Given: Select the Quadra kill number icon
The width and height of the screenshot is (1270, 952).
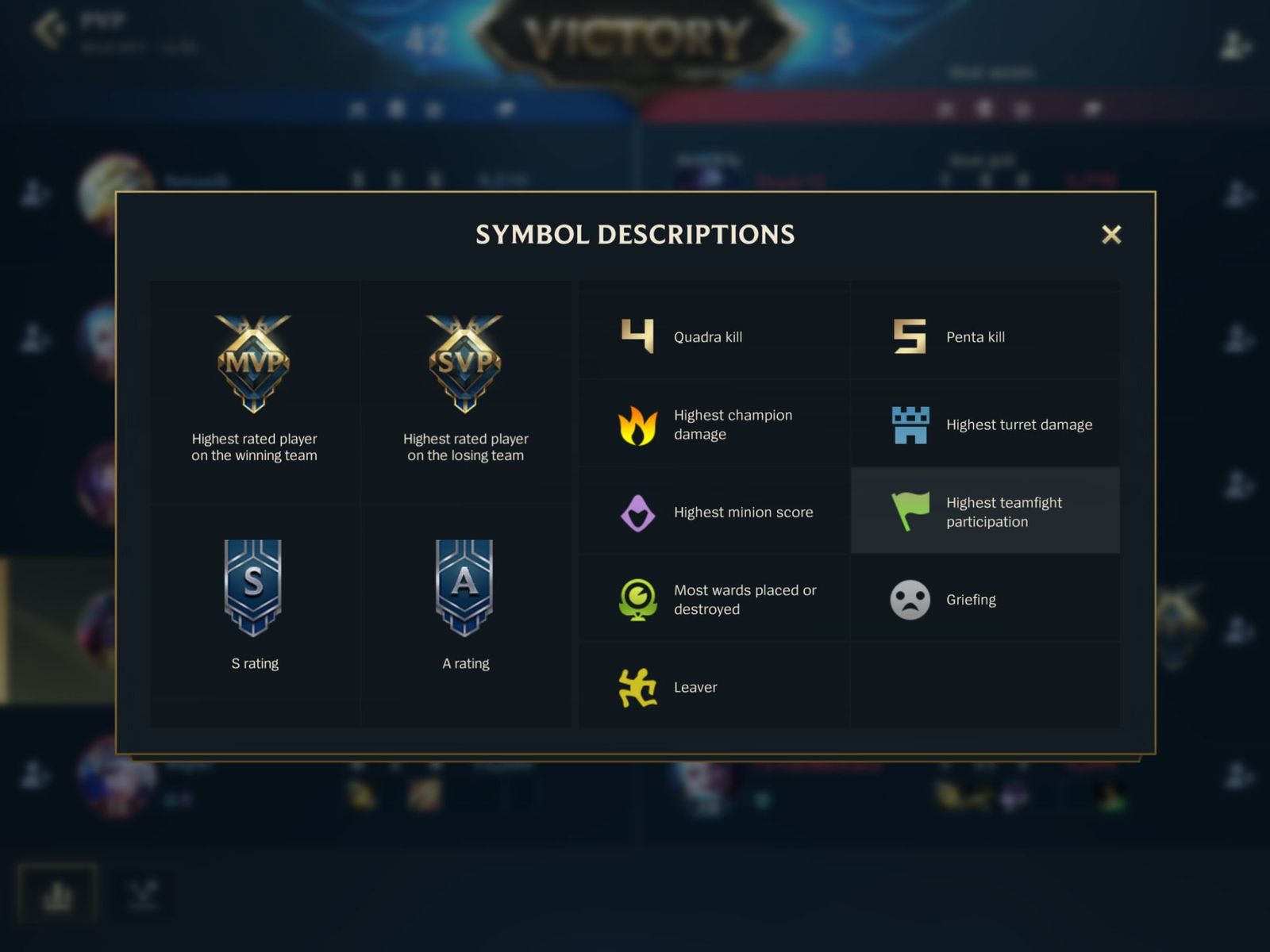Looking at the screenshot, I should point(639,336).
